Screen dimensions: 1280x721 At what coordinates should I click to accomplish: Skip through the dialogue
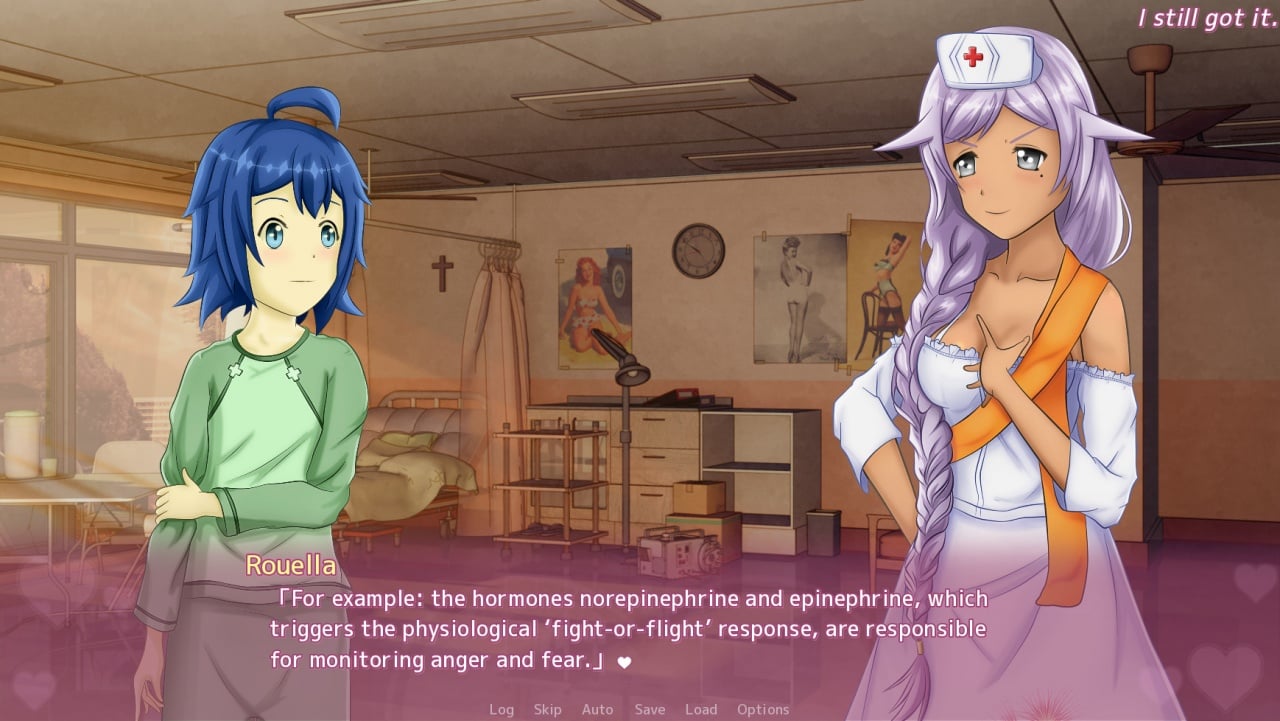[547, 709]
